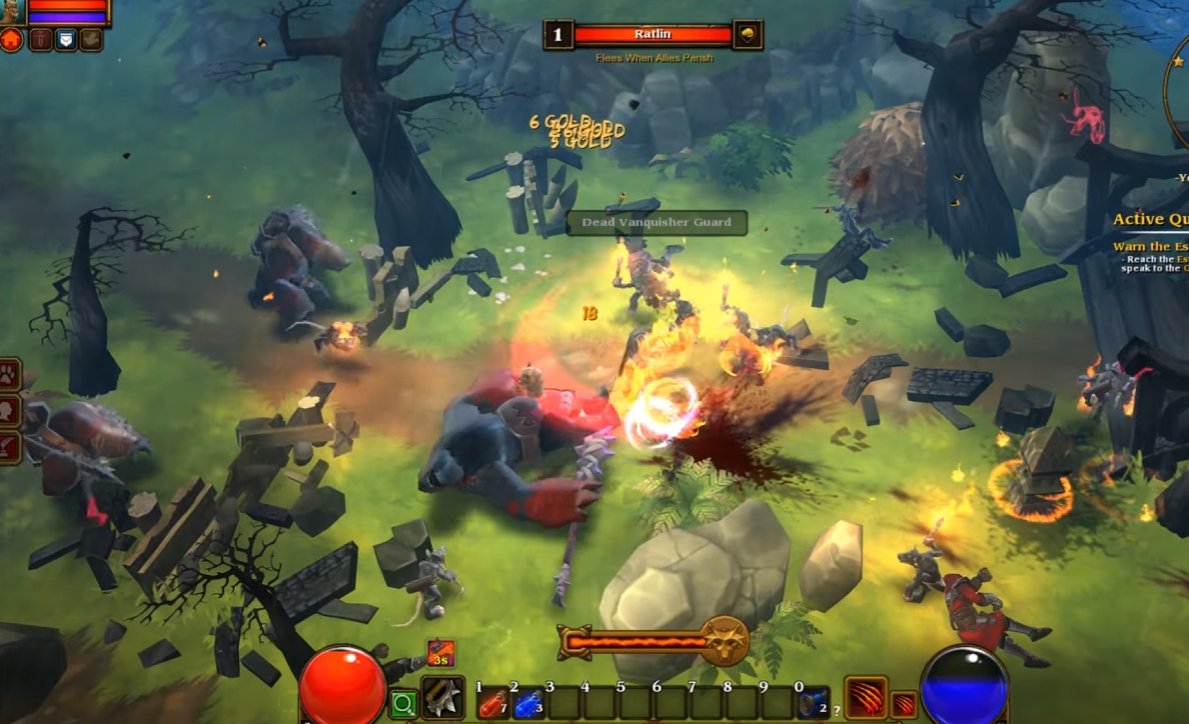Click the green magnifying glass button
Image resolution: width=1189 pixels, height=724 pixels.
(403, 704)
